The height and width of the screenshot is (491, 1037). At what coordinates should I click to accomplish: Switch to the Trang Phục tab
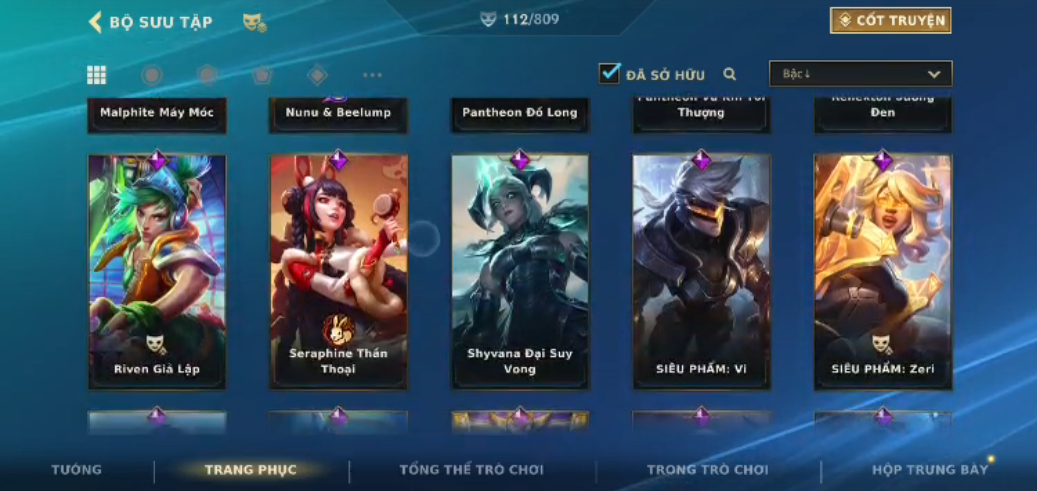tap(250, 470)
